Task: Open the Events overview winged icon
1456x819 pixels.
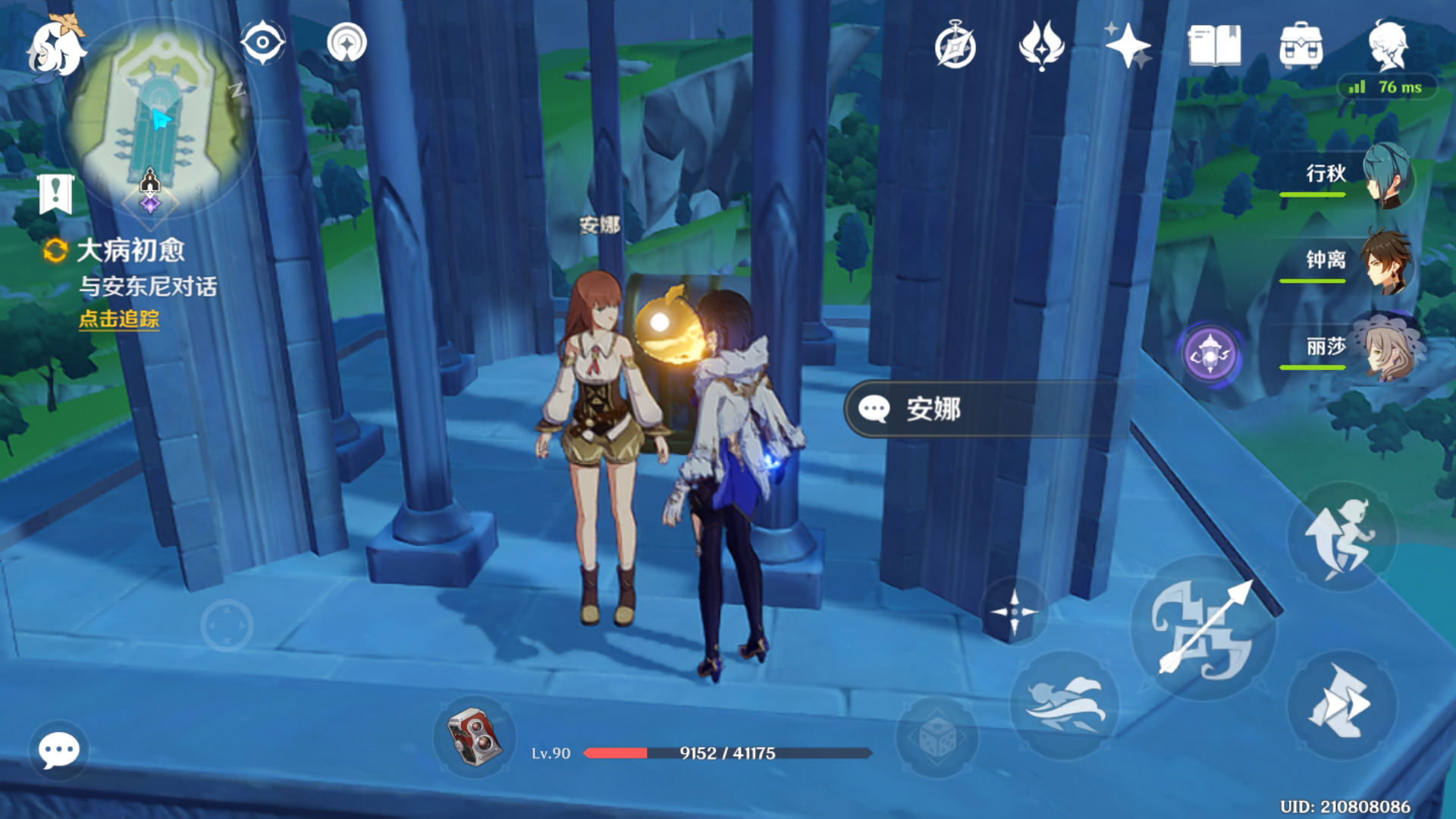Action: (x=1042, y=45)
